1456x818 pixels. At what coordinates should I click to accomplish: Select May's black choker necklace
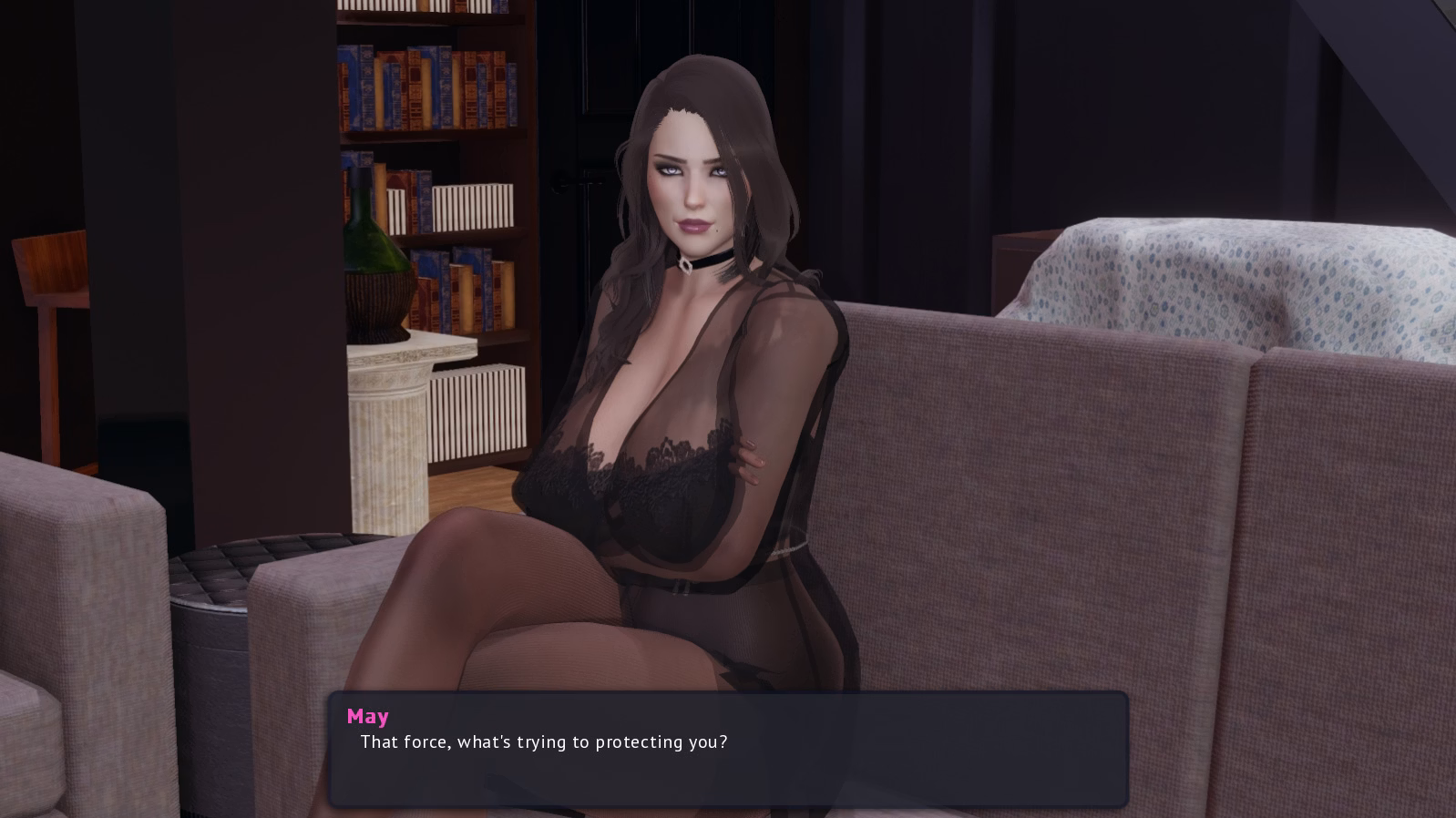[x=706, y=262]
